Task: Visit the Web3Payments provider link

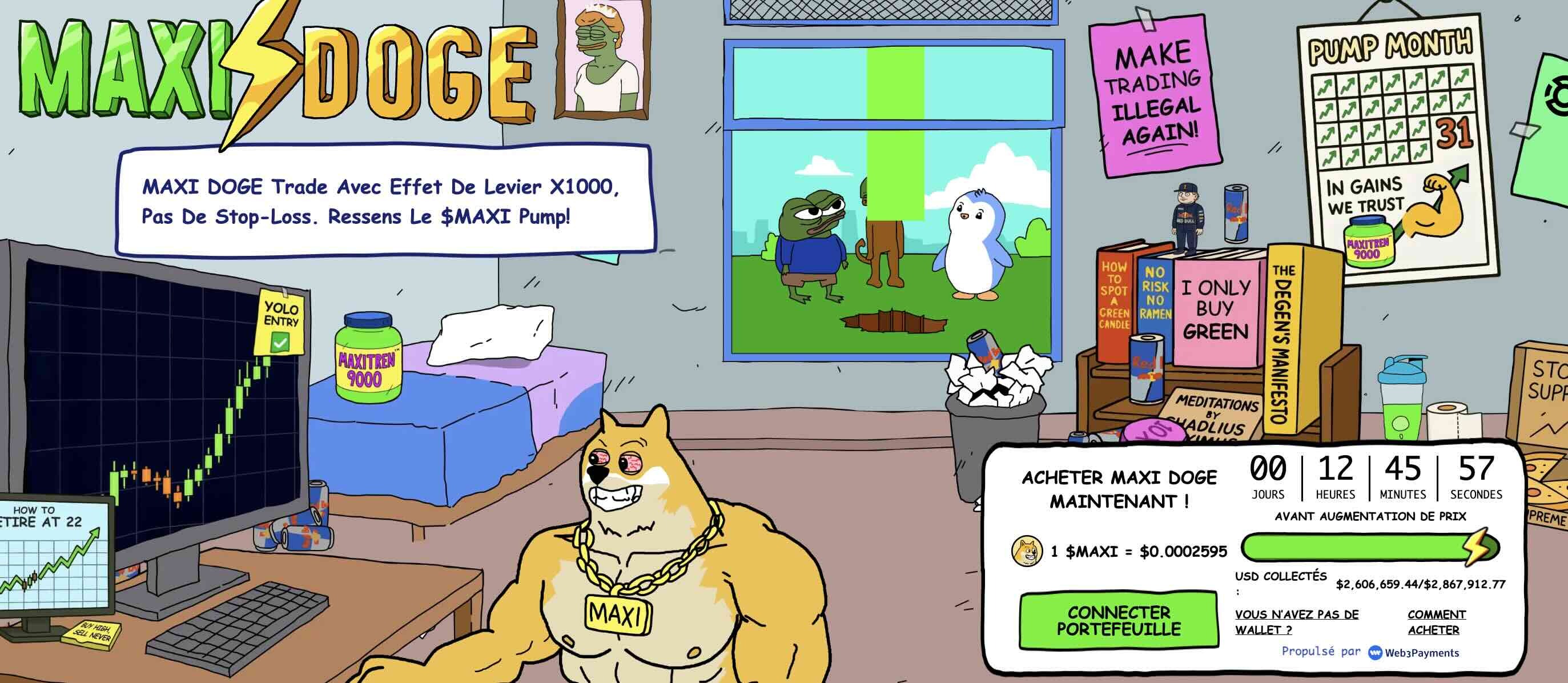Action: click(x=1413, y=653)
